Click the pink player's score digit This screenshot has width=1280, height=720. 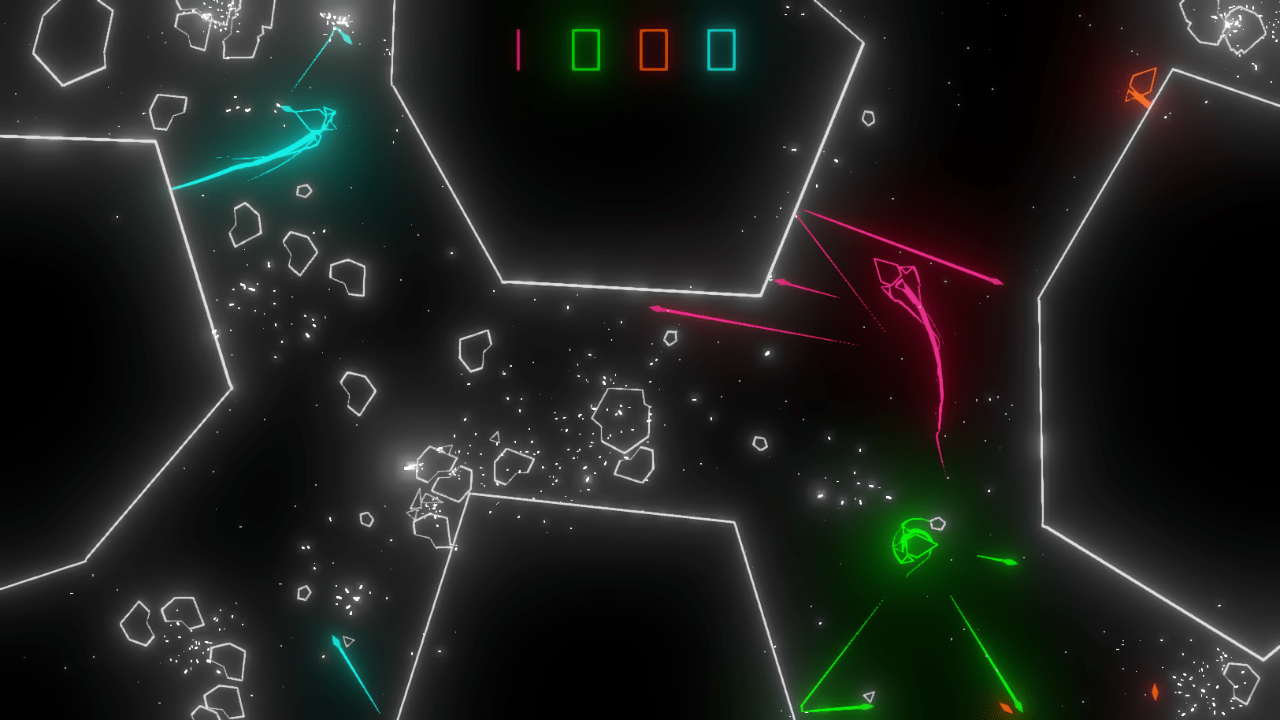[519, 48]
